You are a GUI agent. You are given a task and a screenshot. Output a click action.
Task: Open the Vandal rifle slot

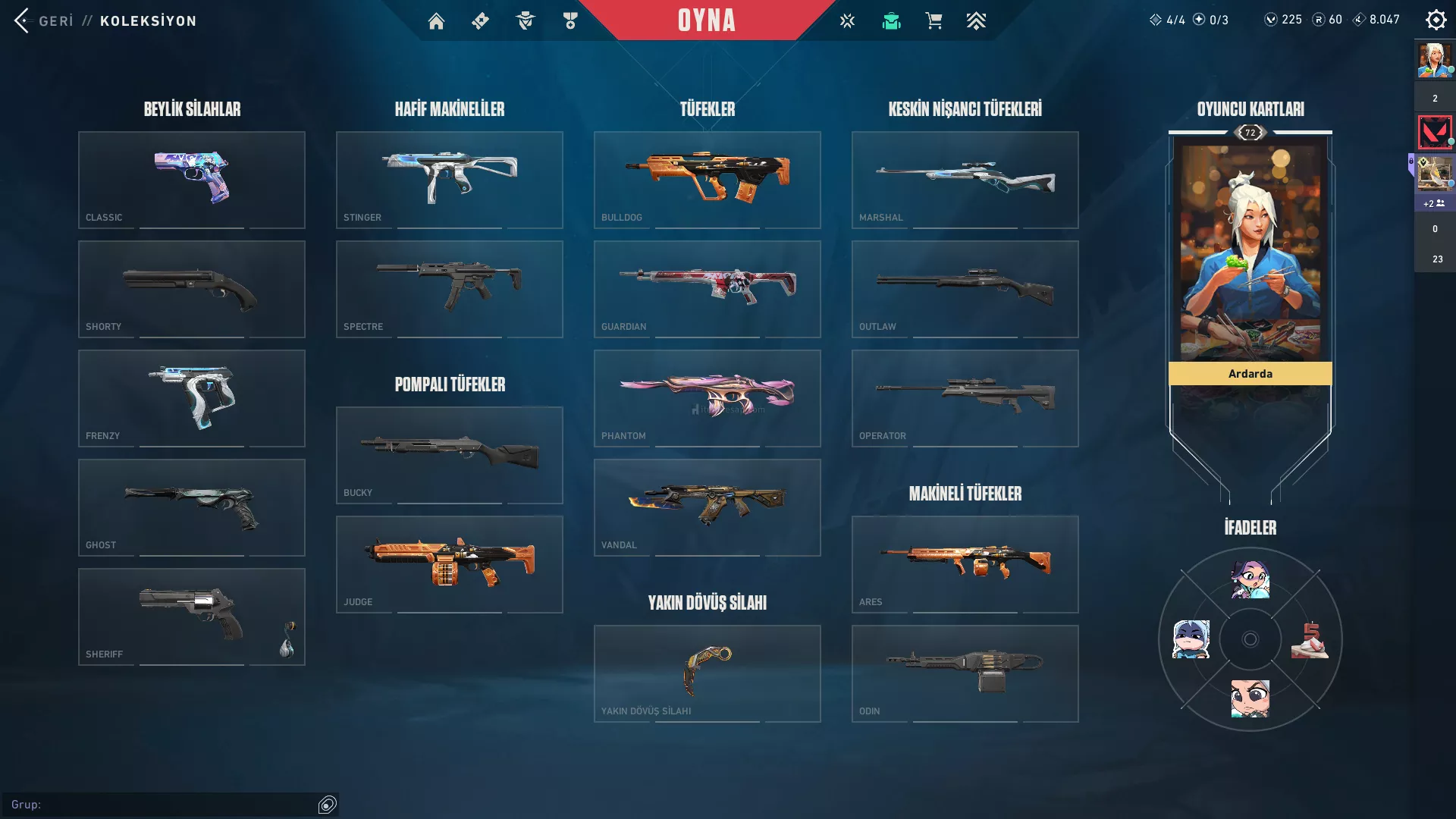(x=708, y=507)
